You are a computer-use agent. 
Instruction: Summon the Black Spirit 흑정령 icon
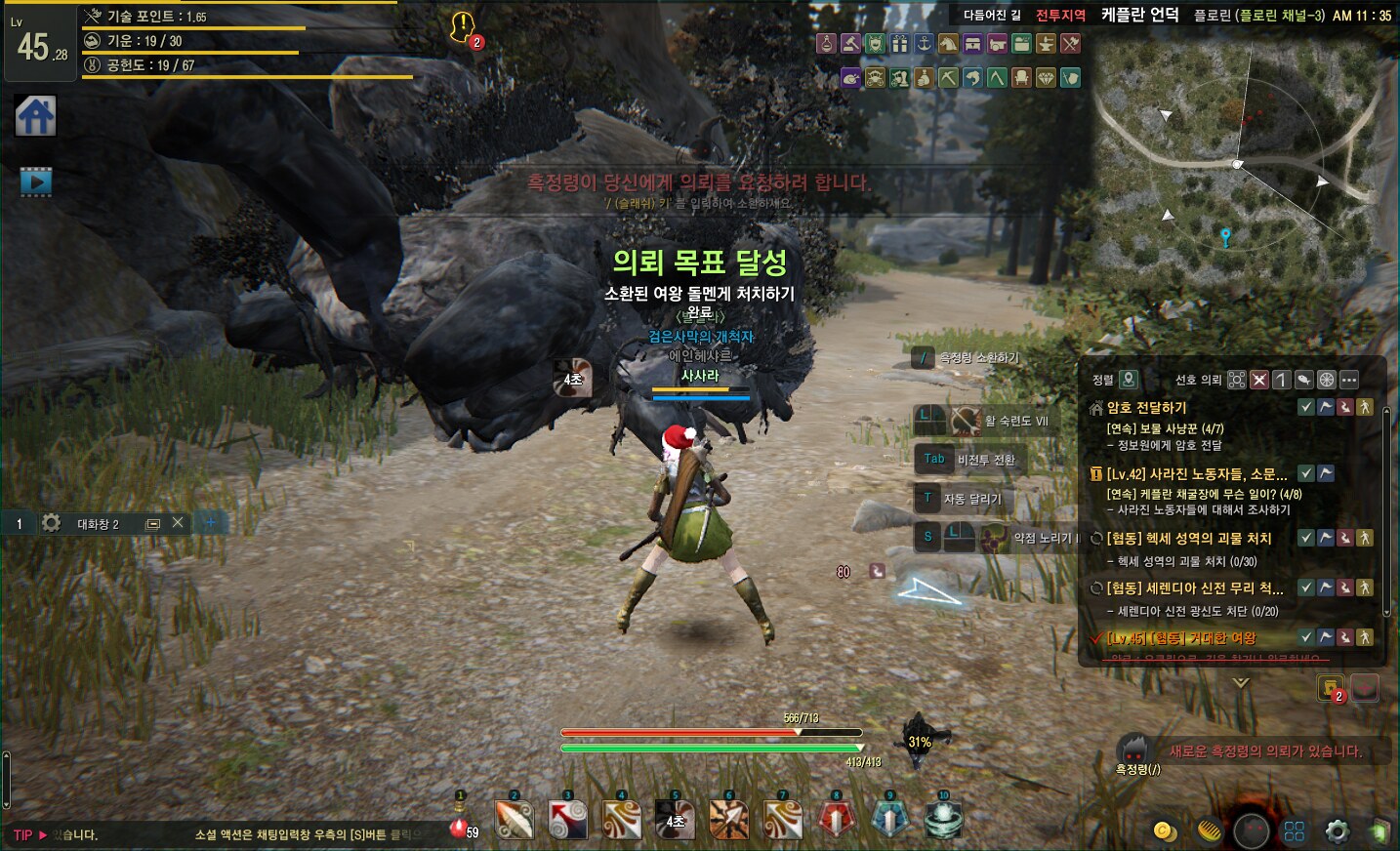tap(1133, 751)
